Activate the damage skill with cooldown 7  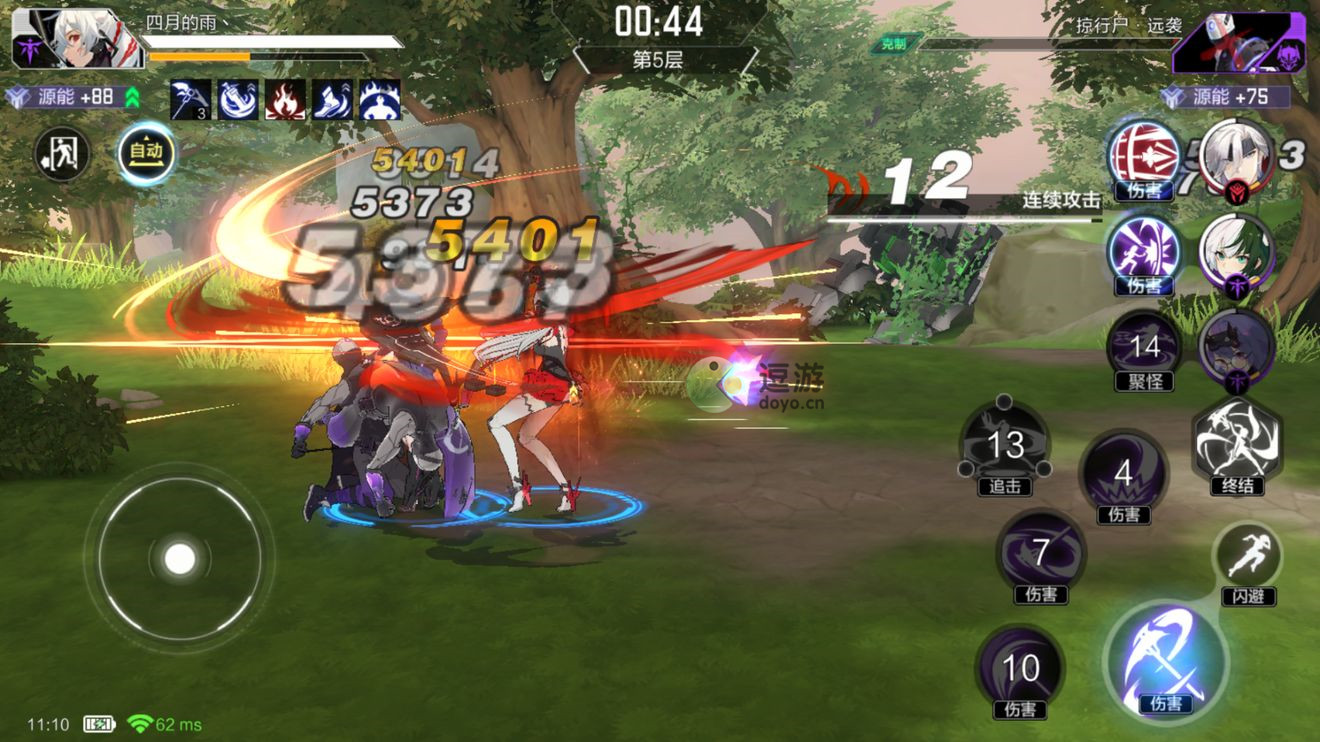(x=1041, y=553)
